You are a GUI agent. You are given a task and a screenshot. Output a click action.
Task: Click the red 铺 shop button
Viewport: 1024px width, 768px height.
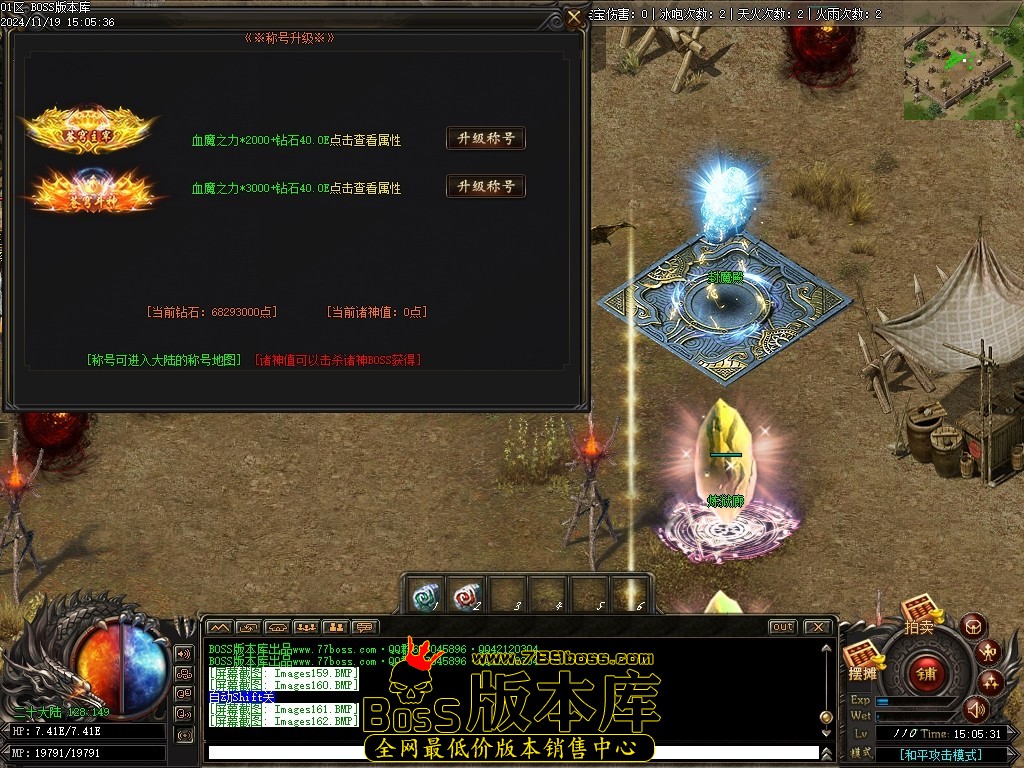(925, 673)
